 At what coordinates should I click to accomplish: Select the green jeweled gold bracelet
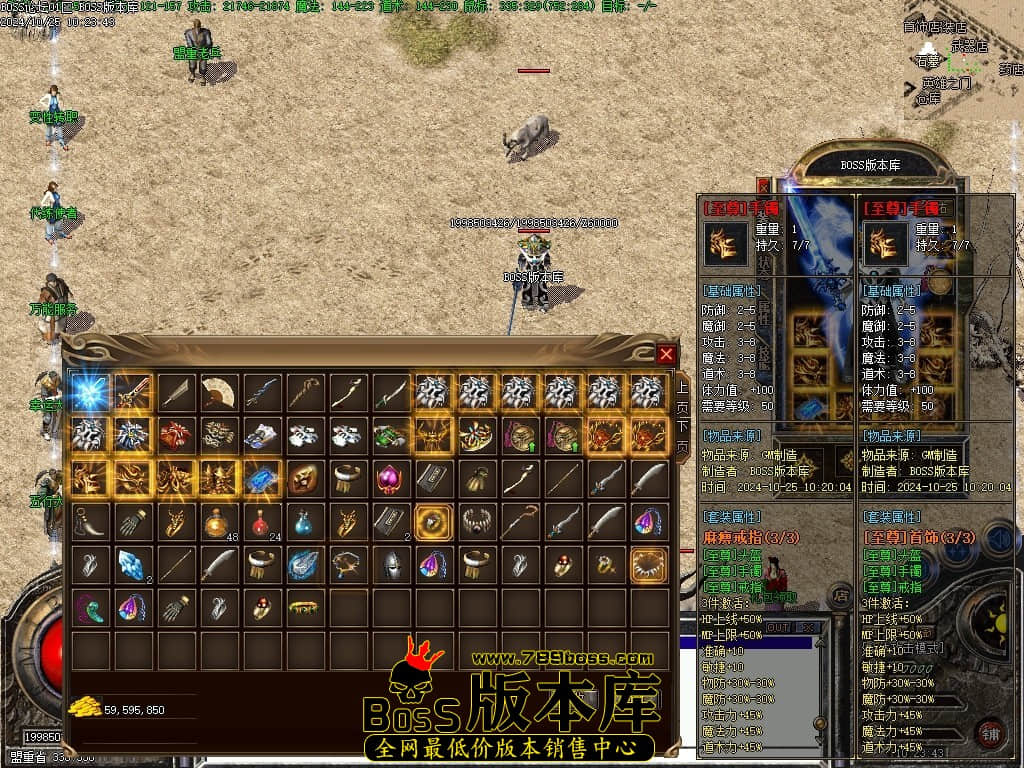tap(304, 607)
